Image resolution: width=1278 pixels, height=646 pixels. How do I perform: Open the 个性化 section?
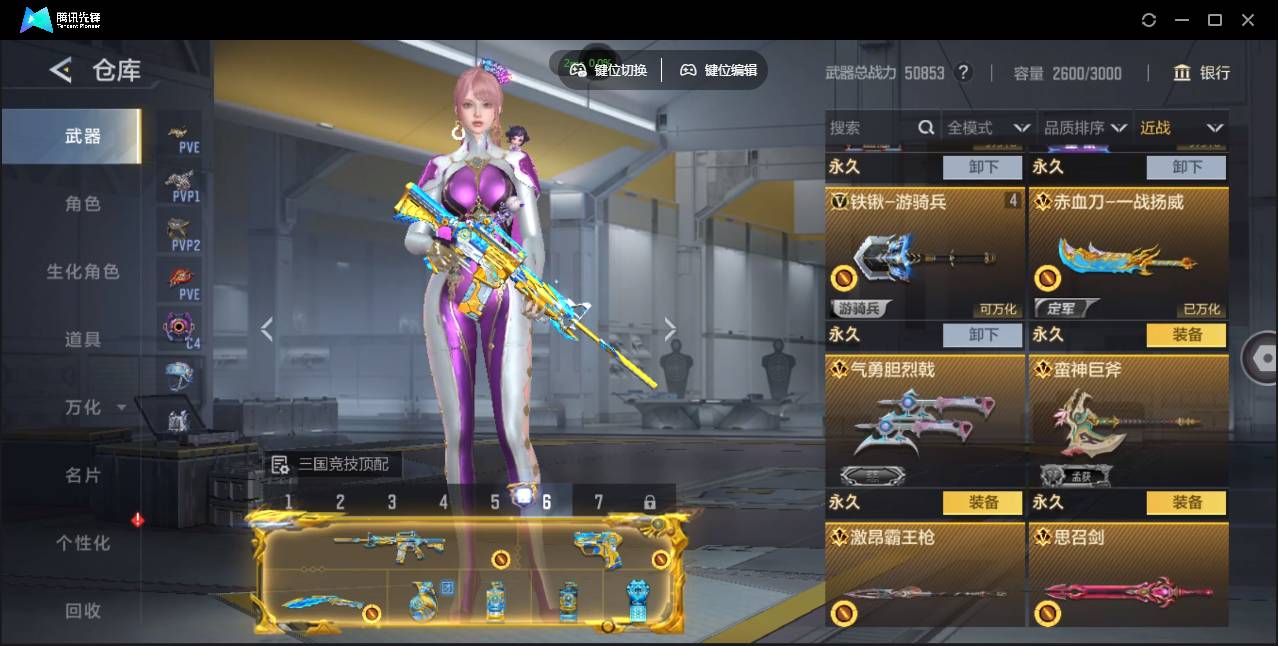[83, 543]
